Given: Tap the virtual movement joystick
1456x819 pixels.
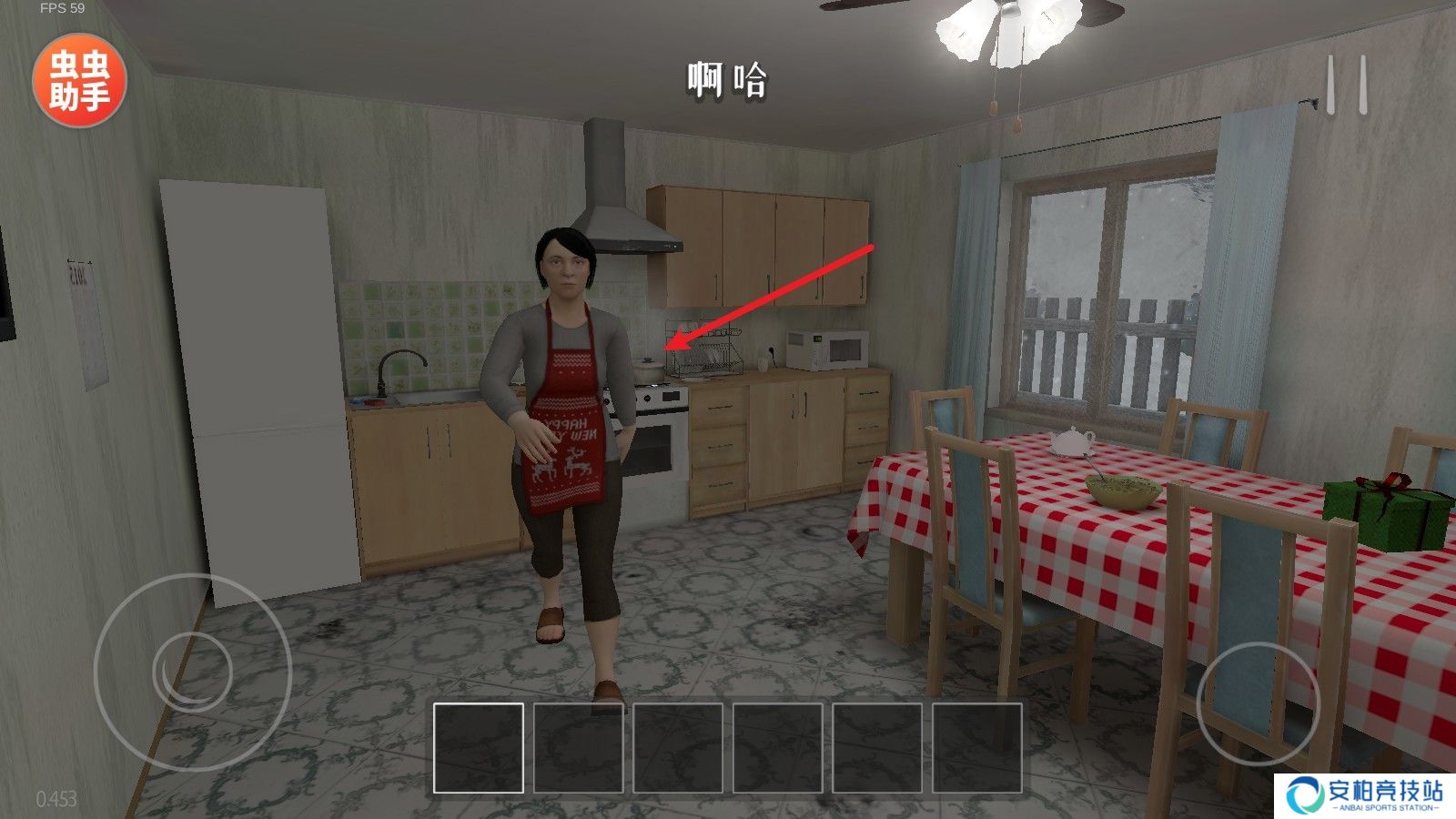Looking at the screenshot, I should tap(192, 672).
